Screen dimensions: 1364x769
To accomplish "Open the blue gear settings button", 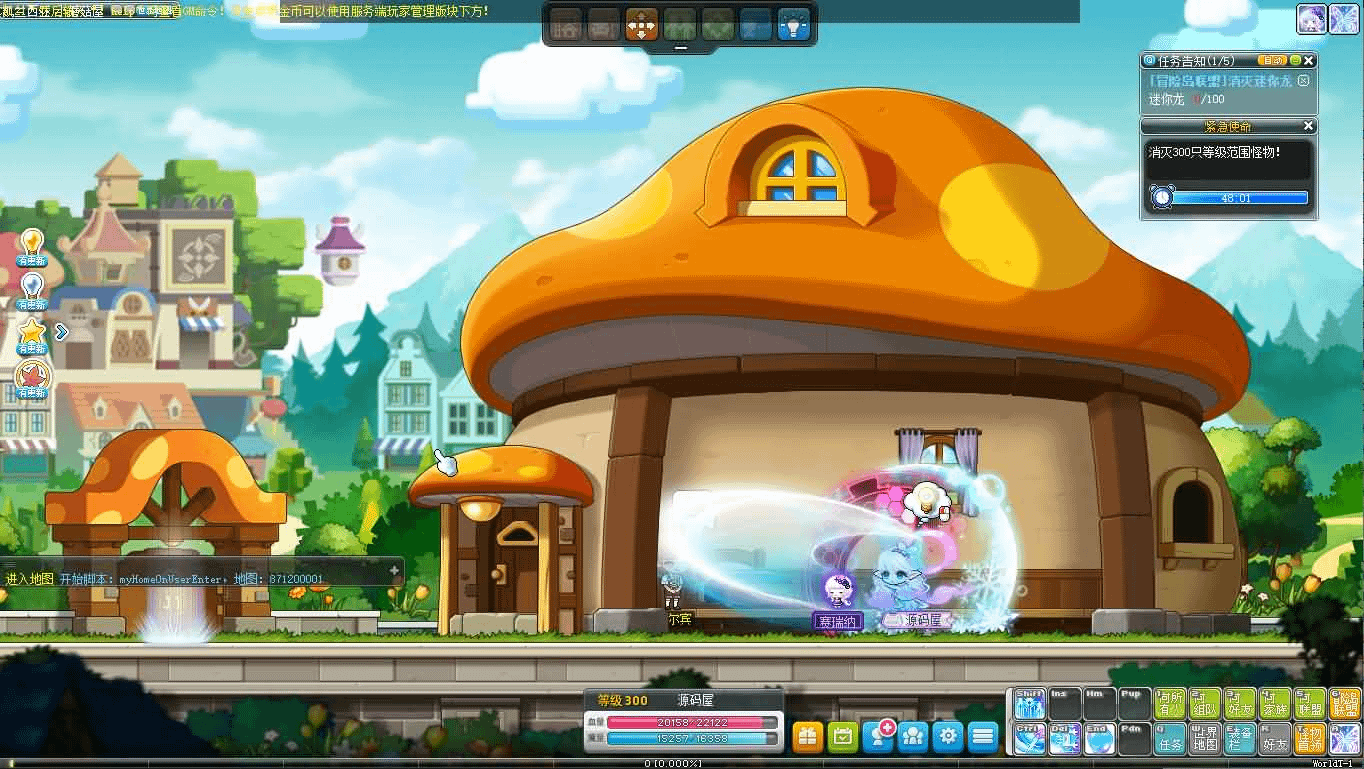I will (x=948, y=736).
